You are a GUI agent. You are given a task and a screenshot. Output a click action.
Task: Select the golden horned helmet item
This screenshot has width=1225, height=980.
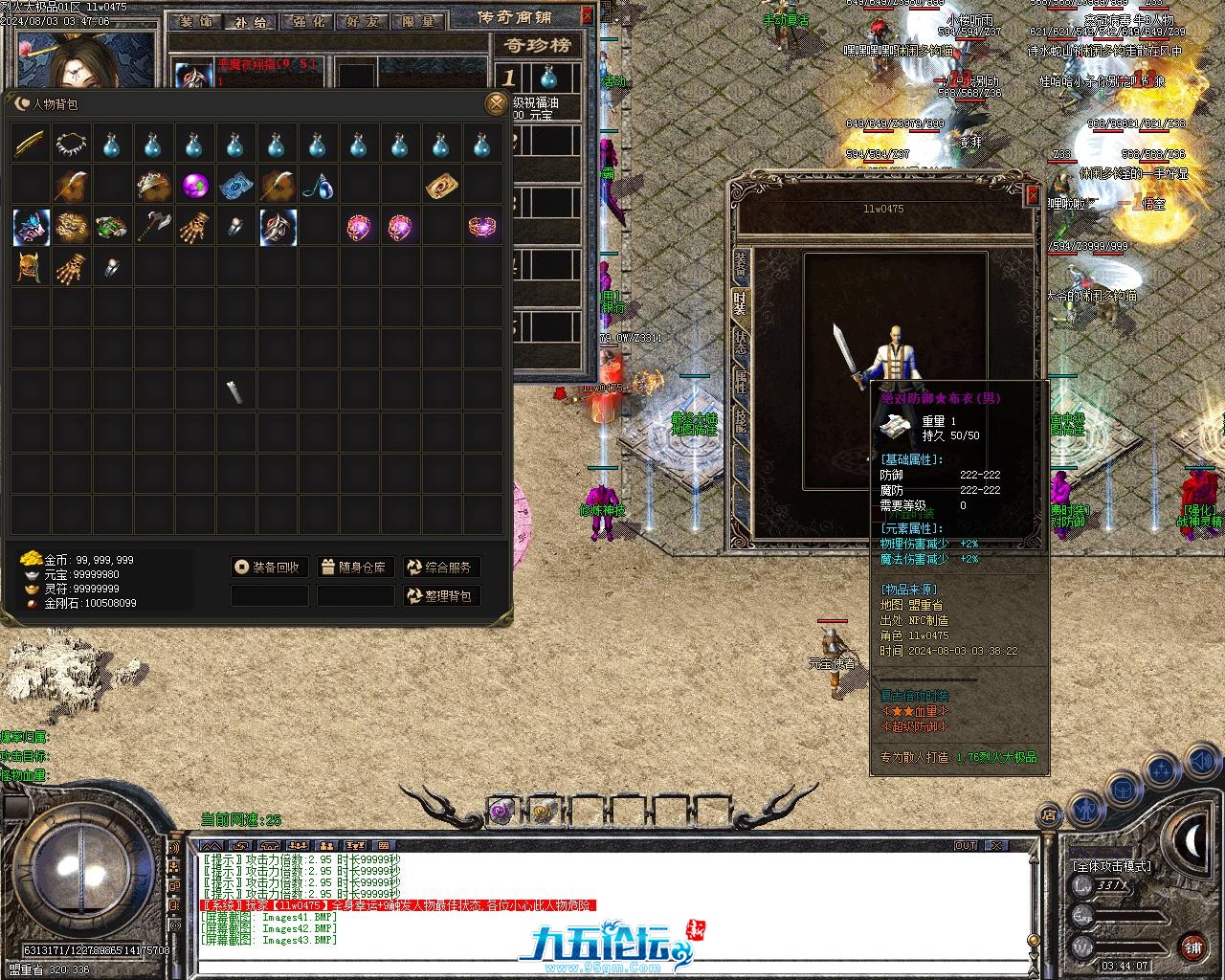coord(31,268)
